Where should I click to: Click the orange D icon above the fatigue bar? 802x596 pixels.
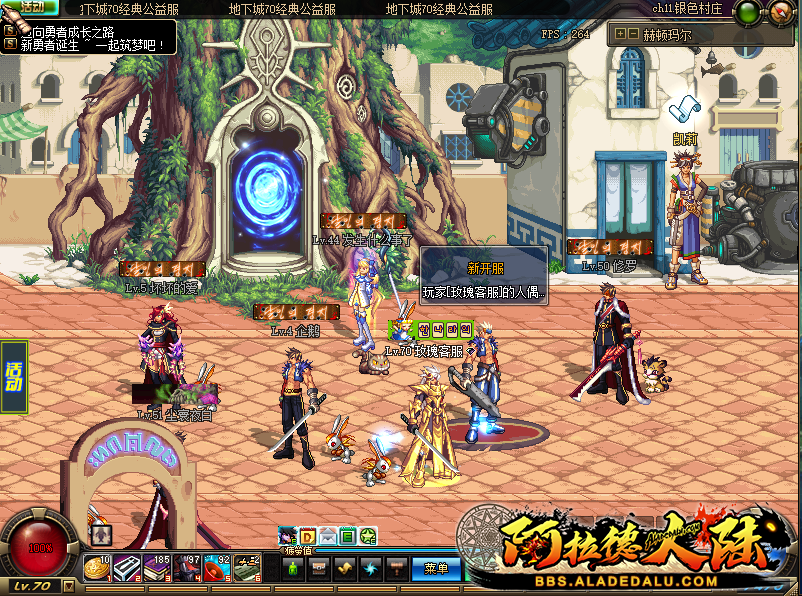tap(308, 537)
